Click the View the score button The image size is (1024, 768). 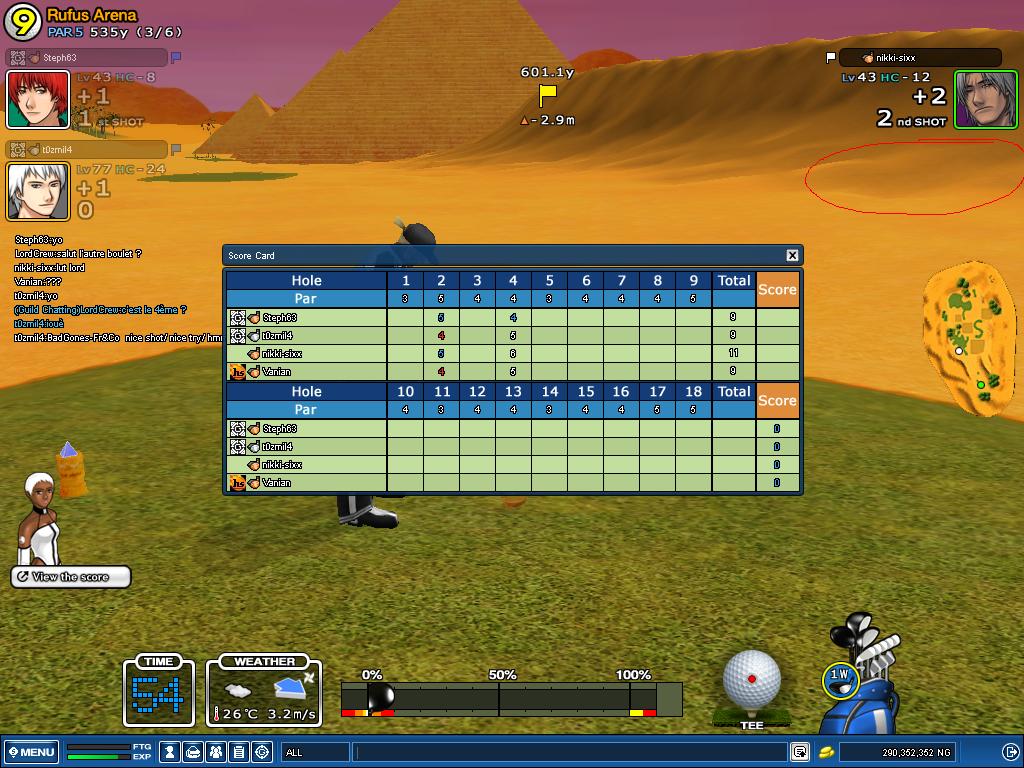point(71,577)
